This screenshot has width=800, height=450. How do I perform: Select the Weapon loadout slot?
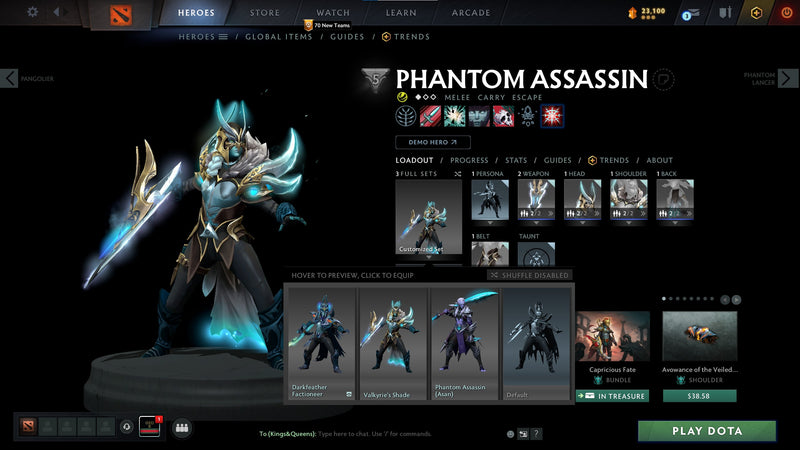pyautogui.click(x=535, y=200)
